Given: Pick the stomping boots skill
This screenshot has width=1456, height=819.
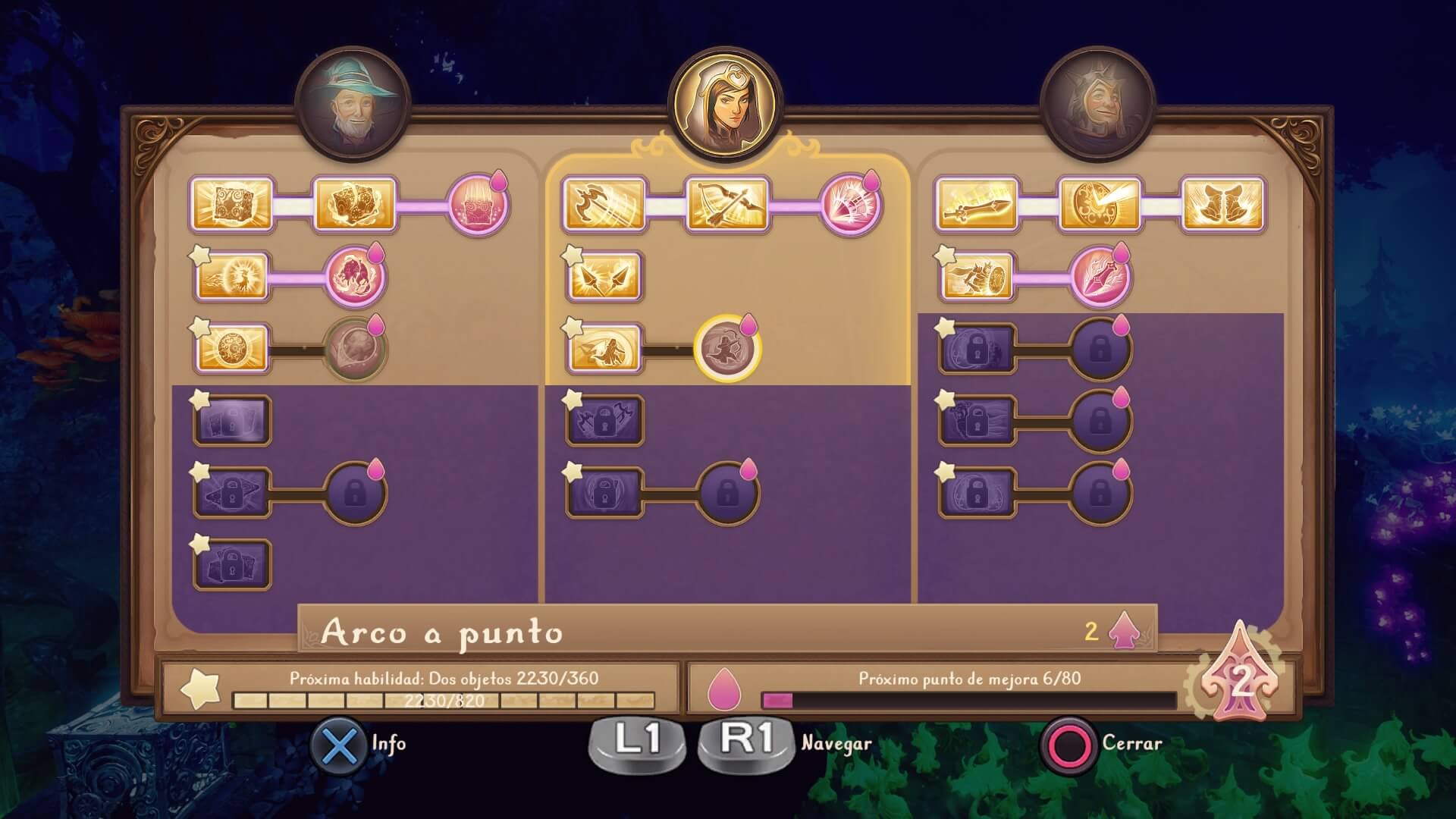Looking at the screenshot, I should tap(1222, 205).
